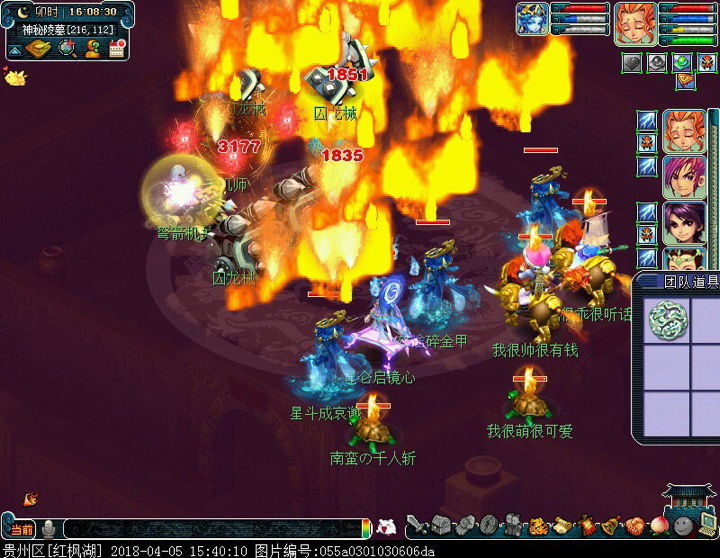
Task: Click the green gem buff icon
Action: click(682, 62)
